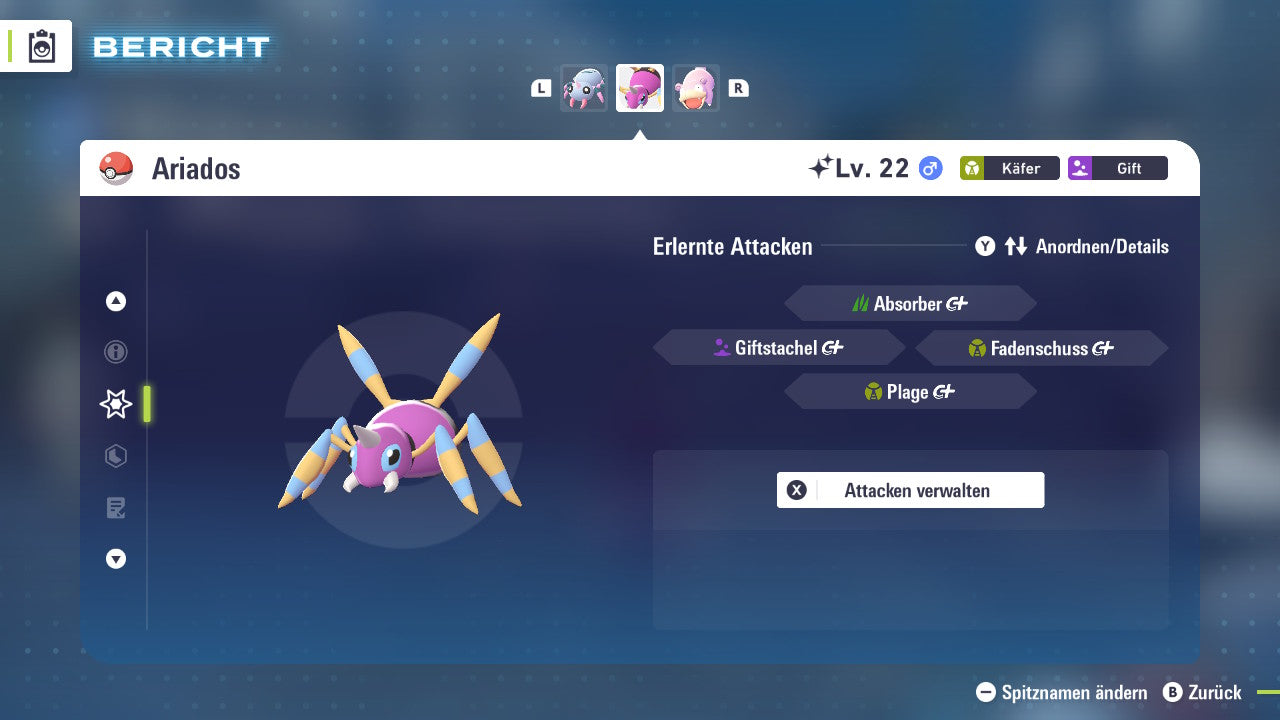
Task: Switch to the Slowpoke party tab
Action: (x=696, y=87)
